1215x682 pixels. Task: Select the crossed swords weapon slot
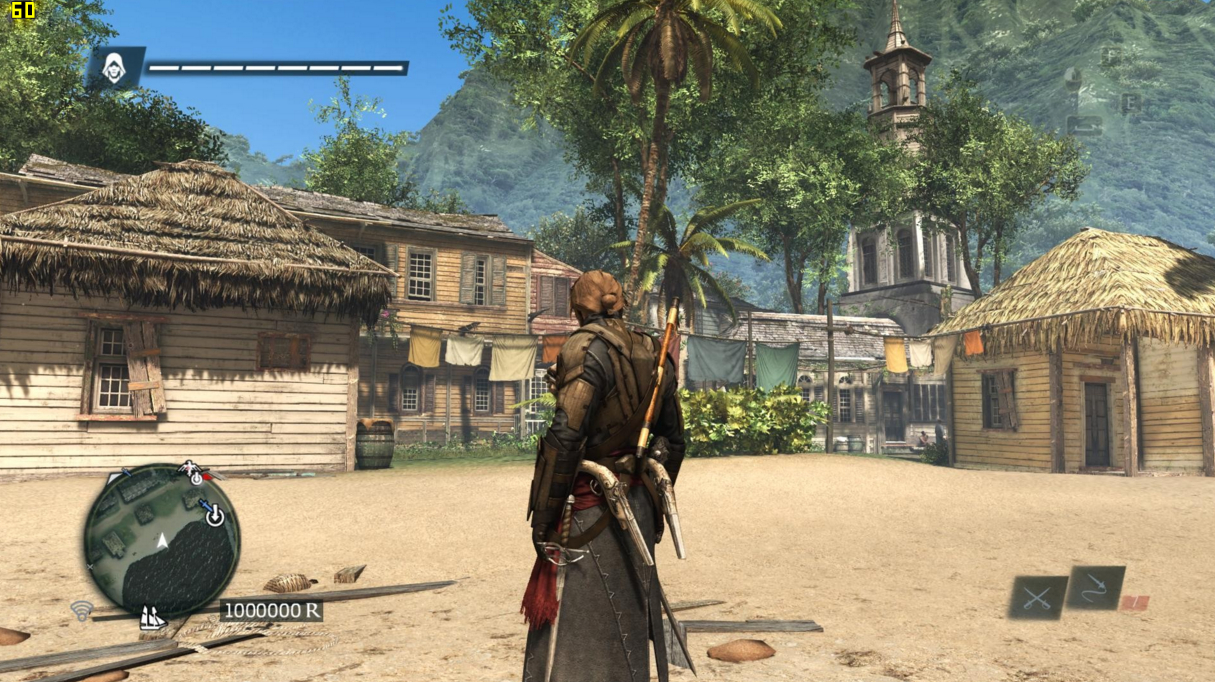tap(1037, 597)
